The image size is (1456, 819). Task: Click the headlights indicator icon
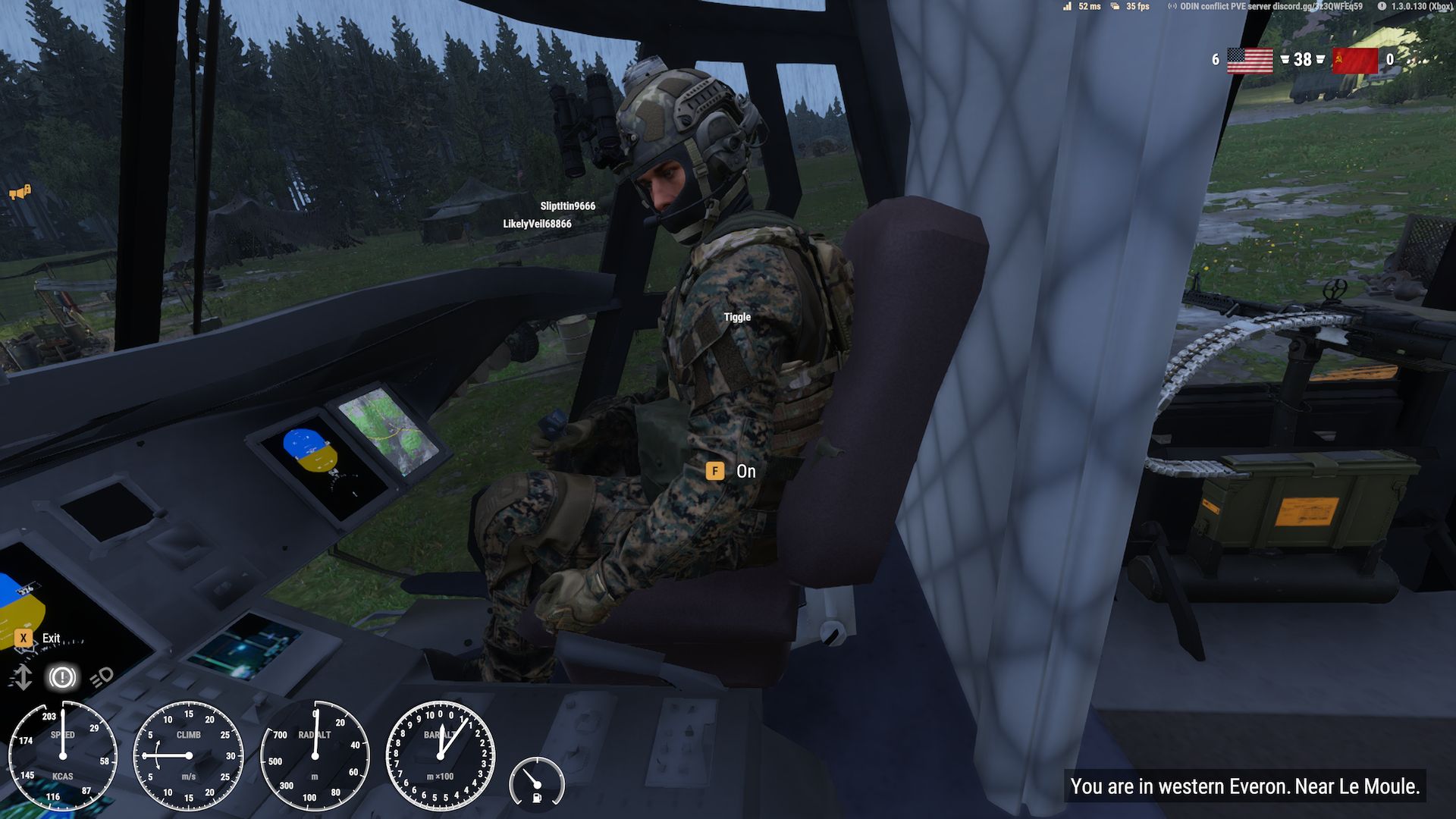(102, 677)
